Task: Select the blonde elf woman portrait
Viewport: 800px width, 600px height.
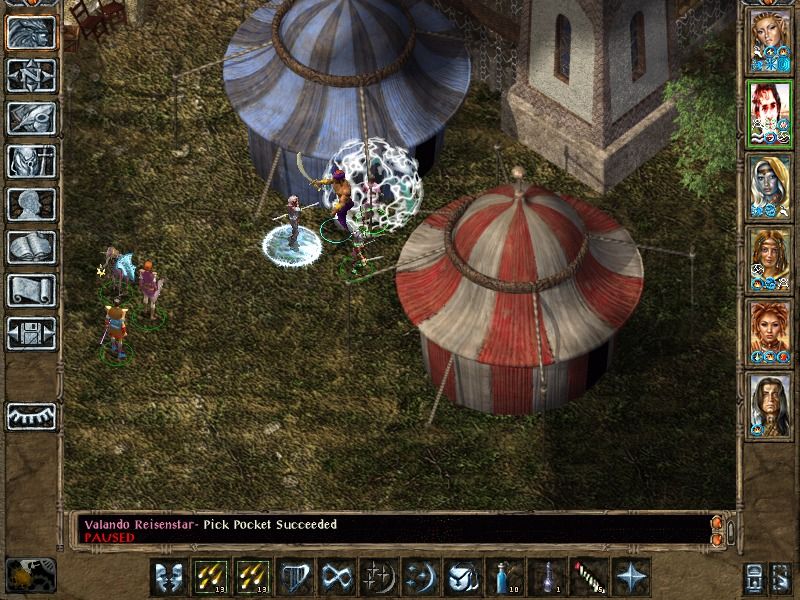Action: click(770, 40)
